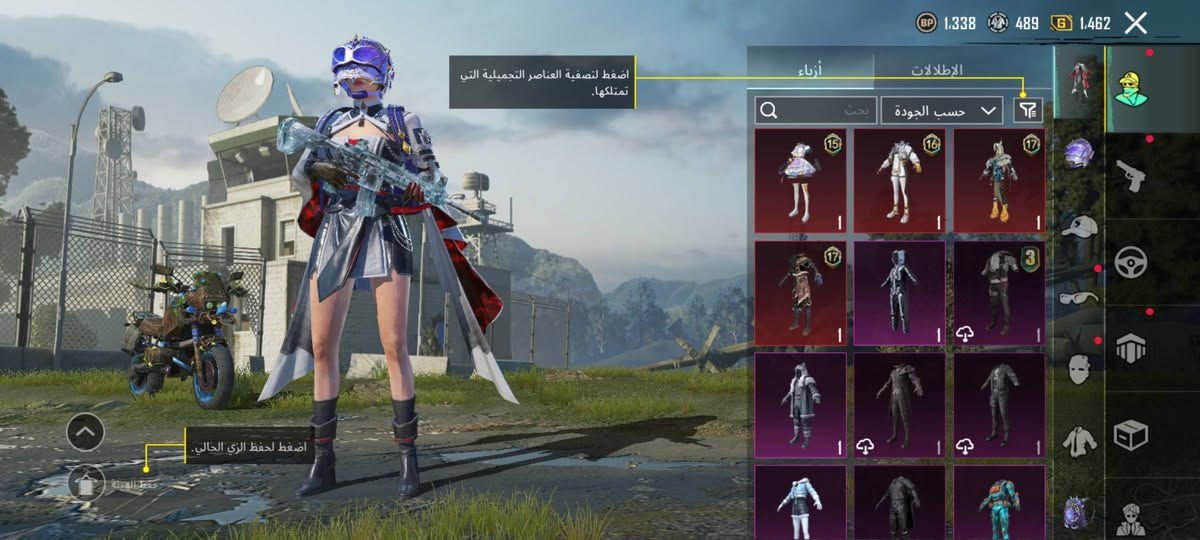Viewport: 1200px width, 540px height.
Task: Click the owned-items filter funnel icon
Action: click(1027, 110)
